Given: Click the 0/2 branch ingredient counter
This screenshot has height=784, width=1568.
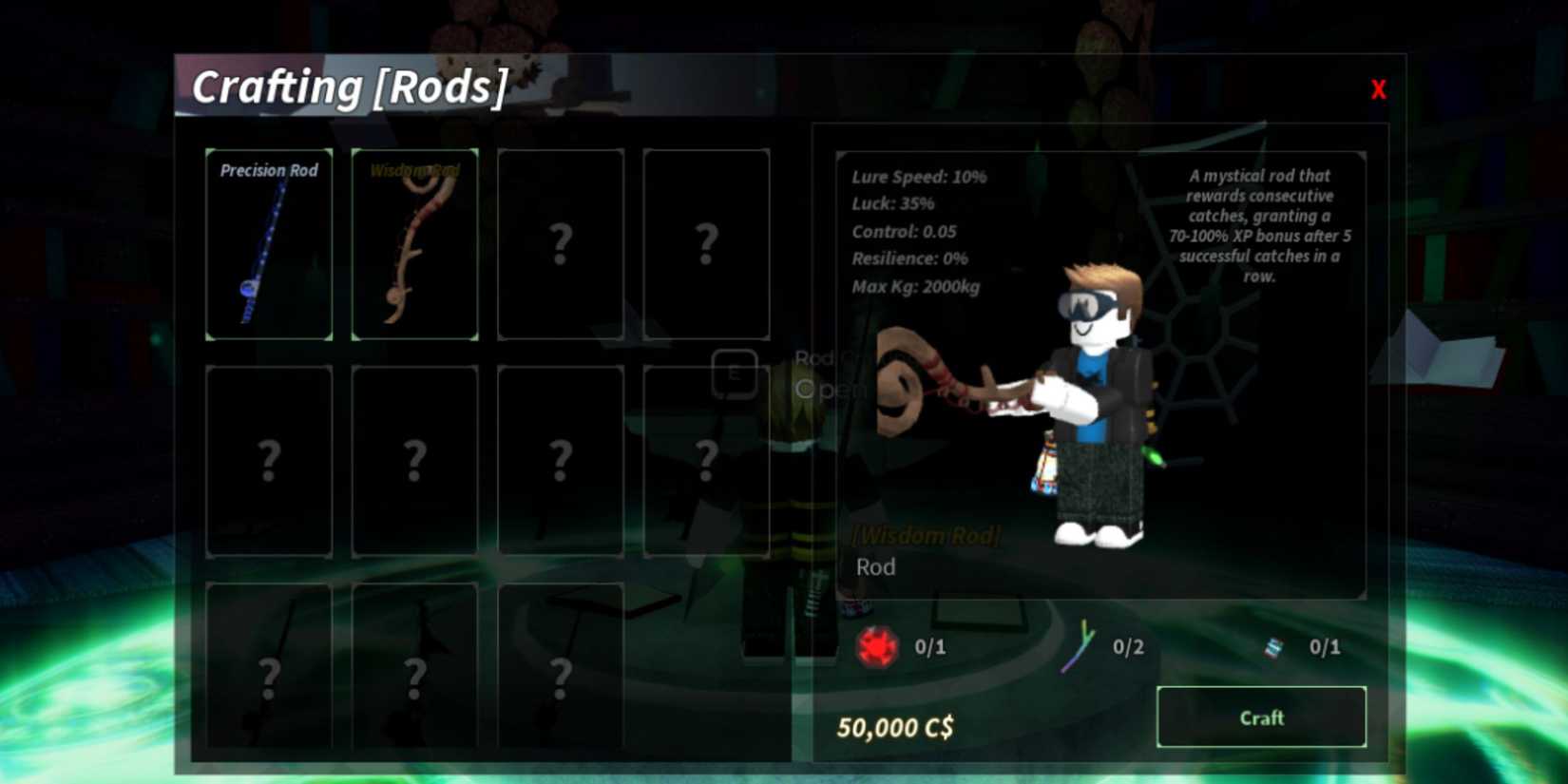Looking at the screenshot, I should 1126,646.
